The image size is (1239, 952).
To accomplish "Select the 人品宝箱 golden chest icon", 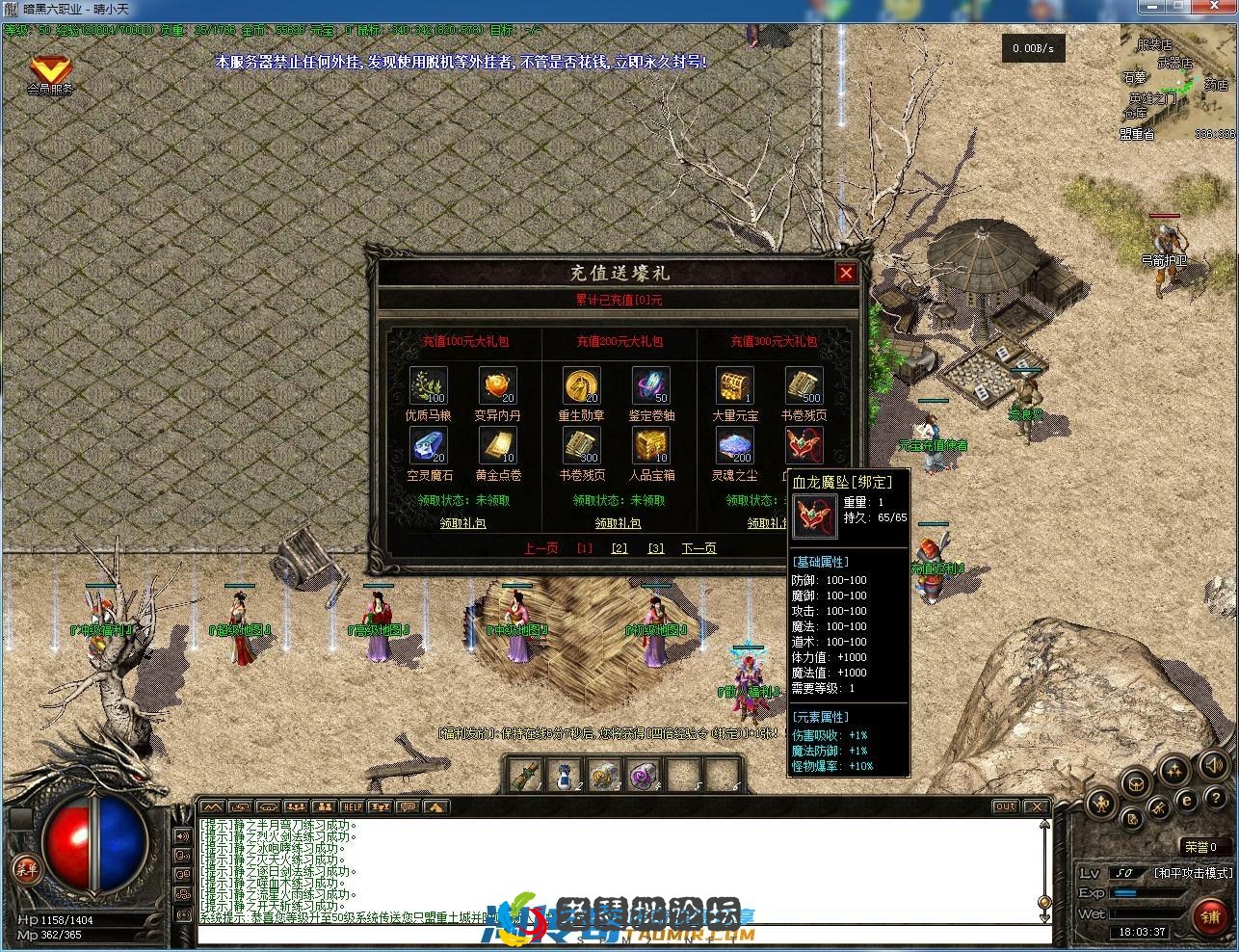I will click(x=651, y=445).
